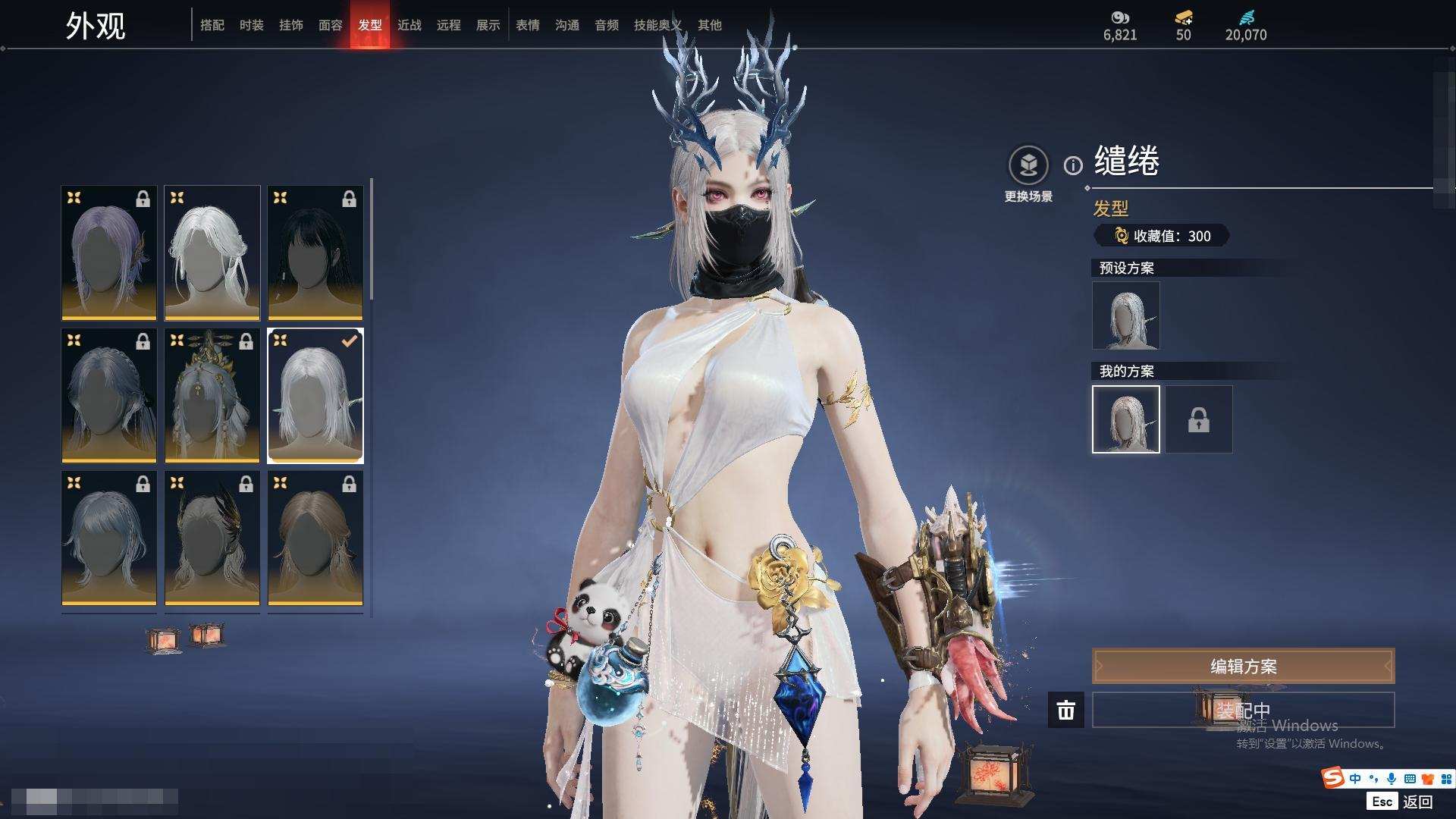The image size is (1456, 819).
Task: Show the 表情 tab
Action: (x=528, y=25)
